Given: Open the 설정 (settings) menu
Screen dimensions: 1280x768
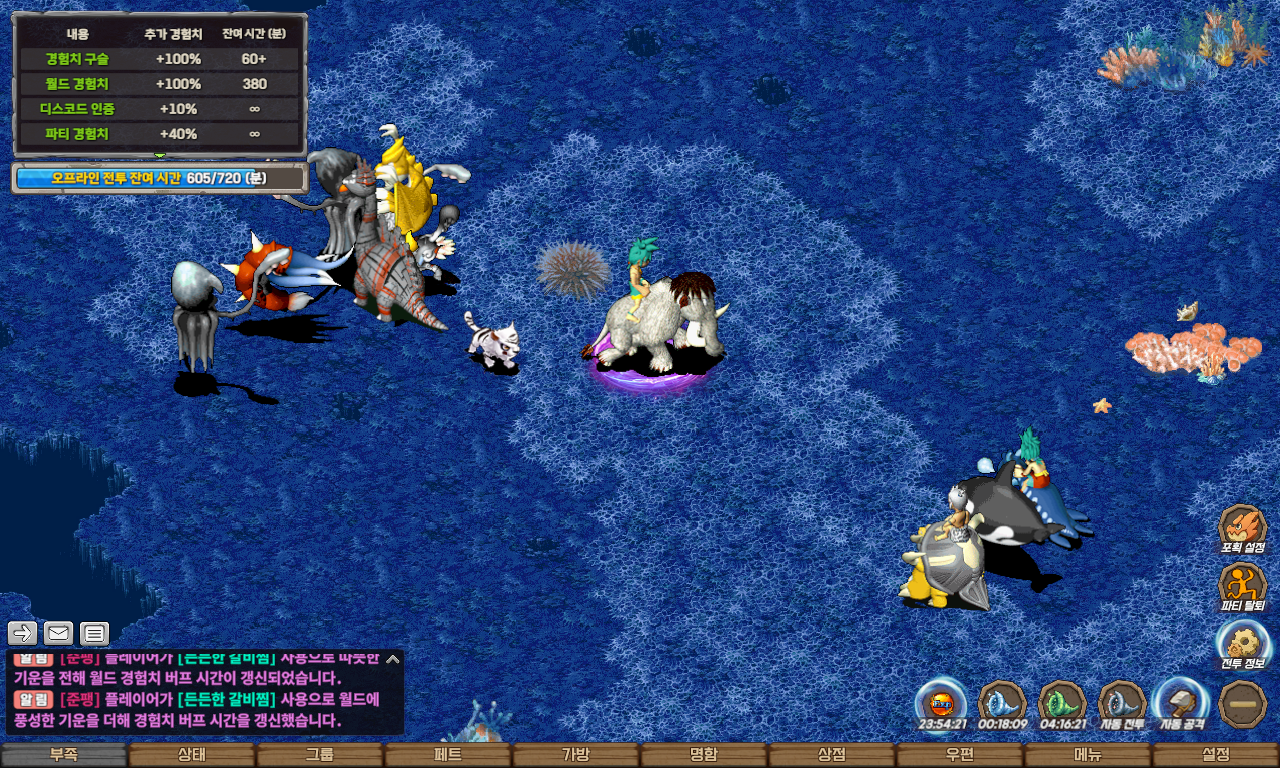Looking at the screenshot, I should pos(1216,755).
